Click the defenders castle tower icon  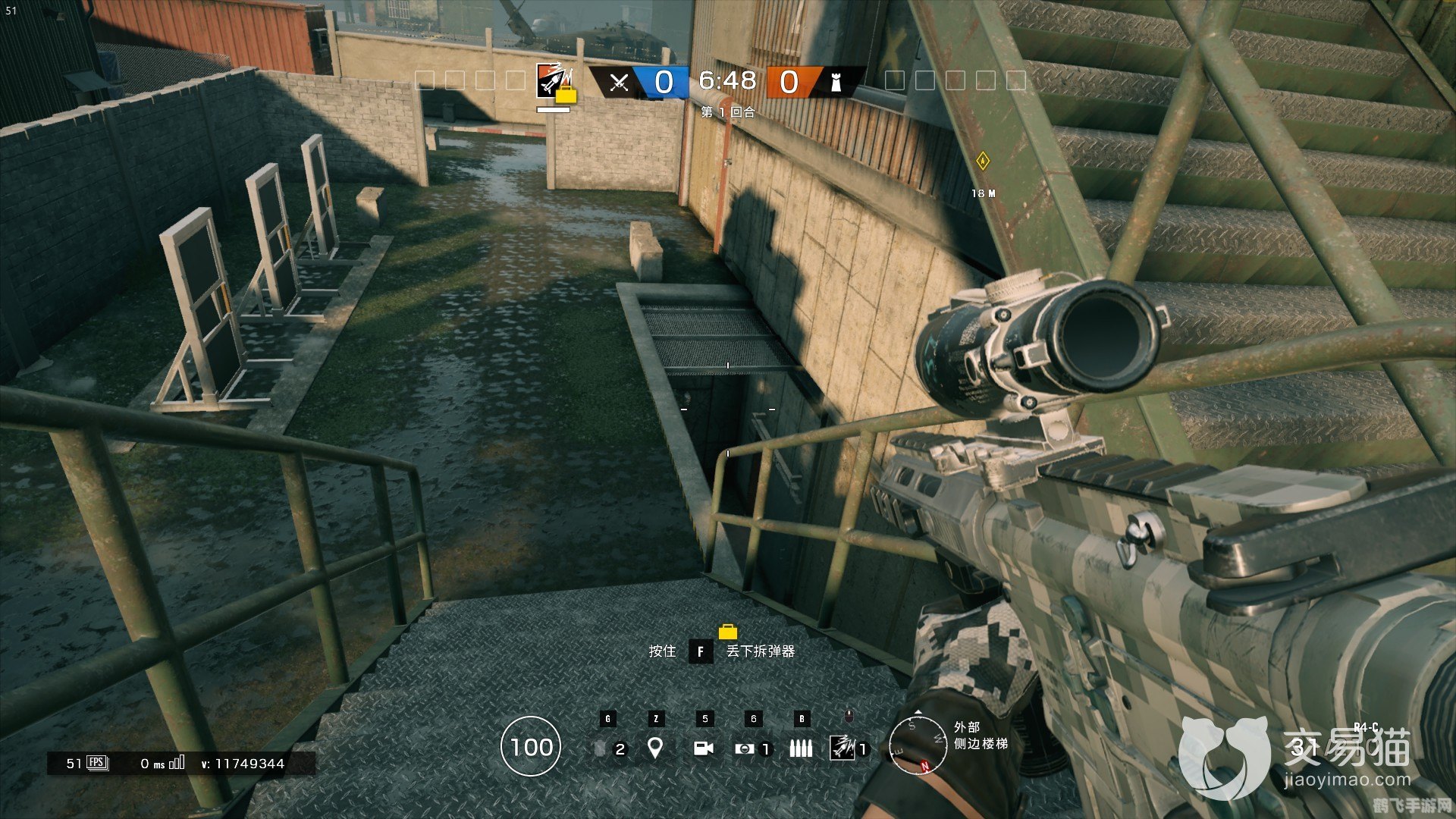click(836, 82)
